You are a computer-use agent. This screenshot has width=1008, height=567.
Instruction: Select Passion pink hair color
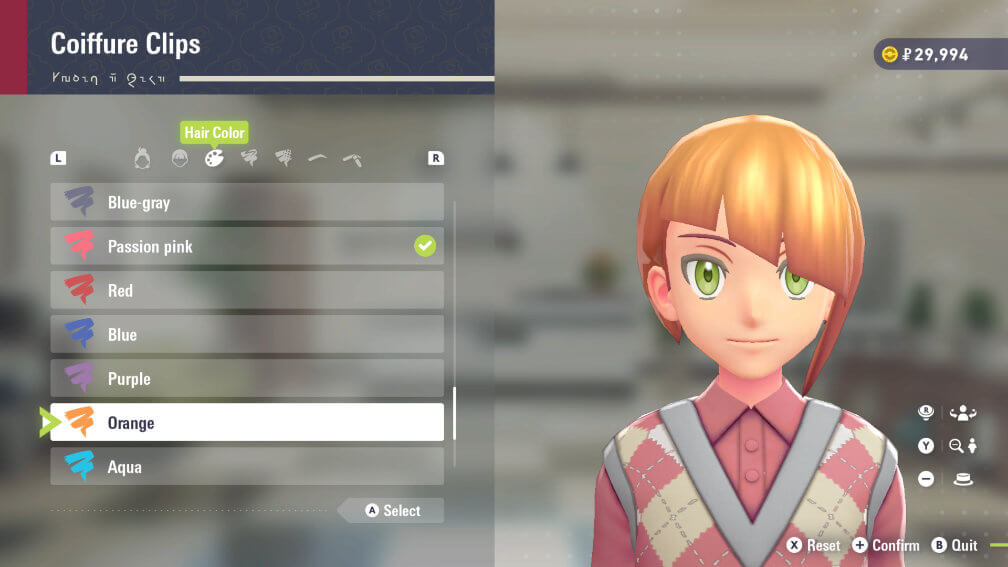click(x=247, y=246)
